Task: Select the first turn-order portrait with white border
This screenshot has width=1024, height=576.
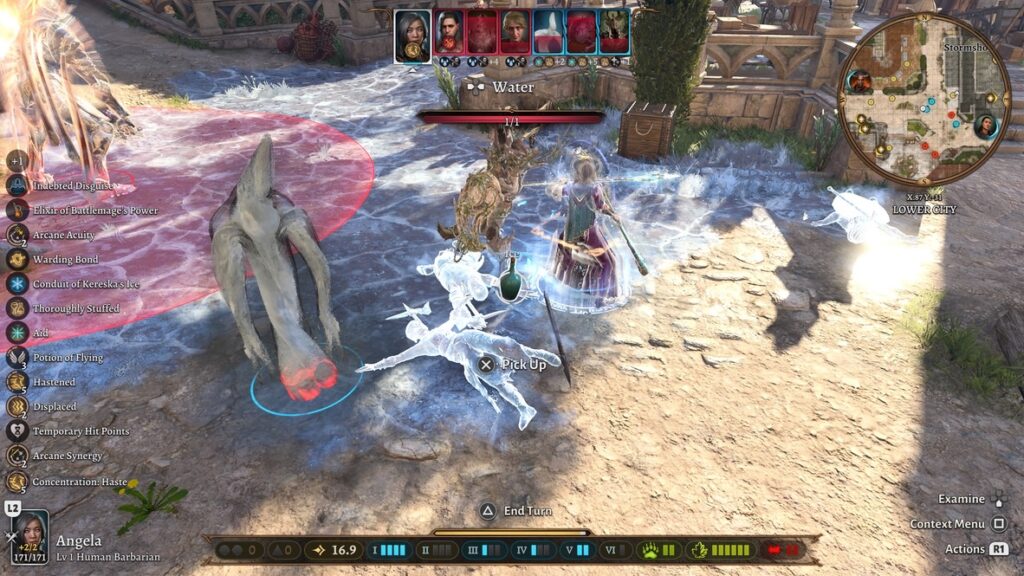Action: click(412, 35)
